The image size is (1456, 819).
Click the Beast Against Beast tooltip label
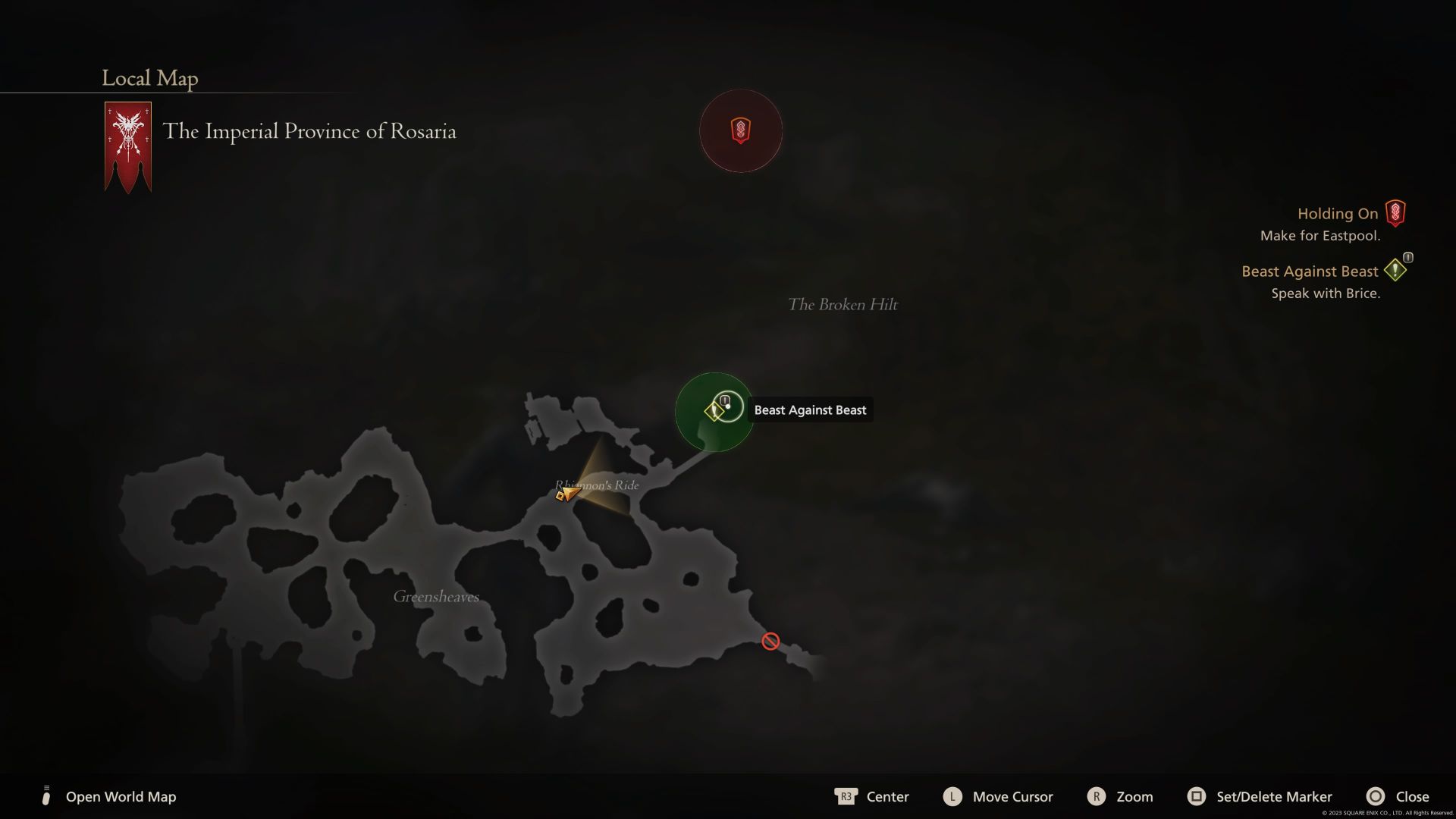coord(810,410)
